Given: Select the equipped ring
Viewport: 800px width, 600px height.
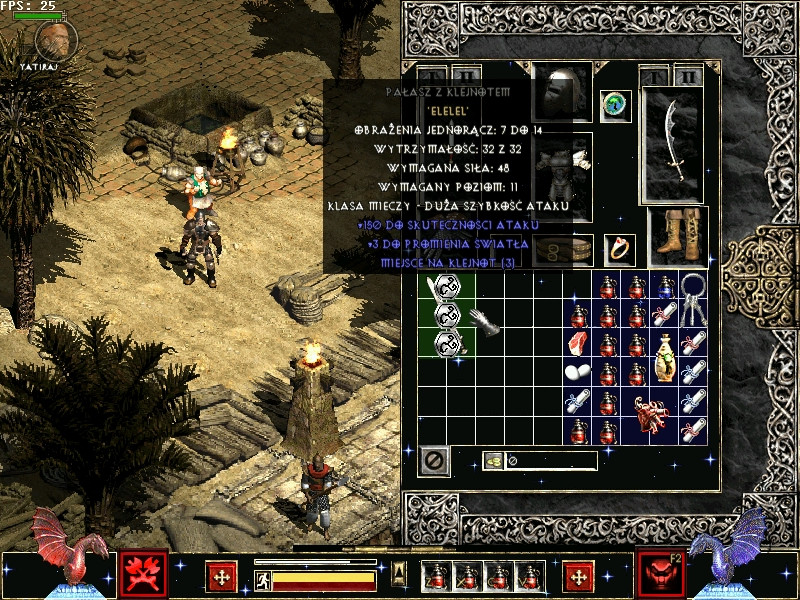Looking at the screenshot, I should (x=620, y=249).
